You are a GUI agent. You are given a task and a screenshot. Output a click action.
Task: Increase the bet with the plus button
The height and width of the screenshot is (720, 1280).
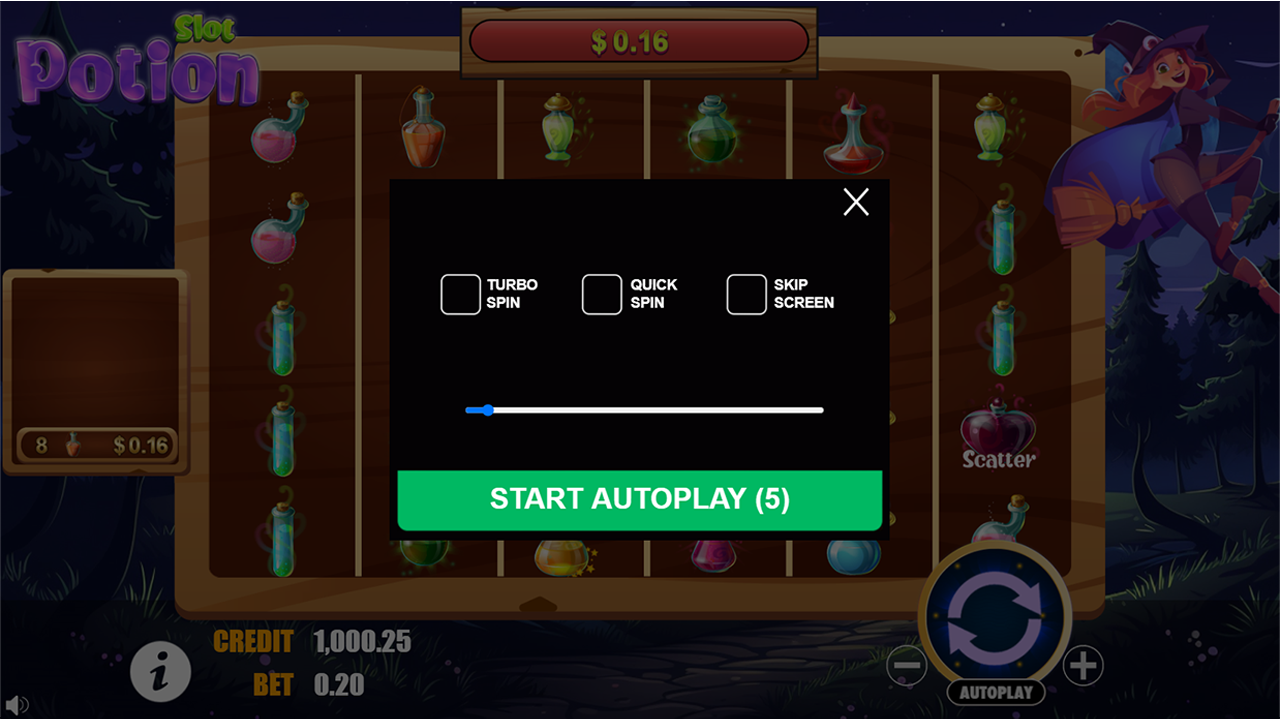click(x=1082, y=665)
